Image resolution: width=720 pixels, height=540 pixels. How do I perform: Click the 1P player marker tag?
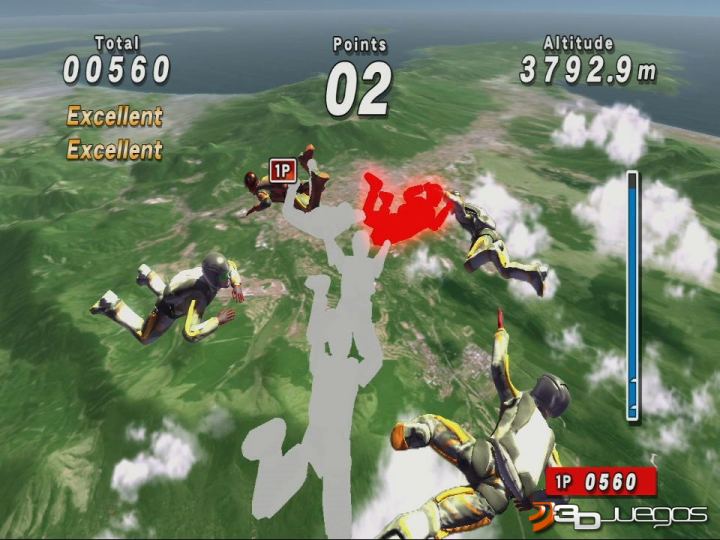click(x=283, y=171)
